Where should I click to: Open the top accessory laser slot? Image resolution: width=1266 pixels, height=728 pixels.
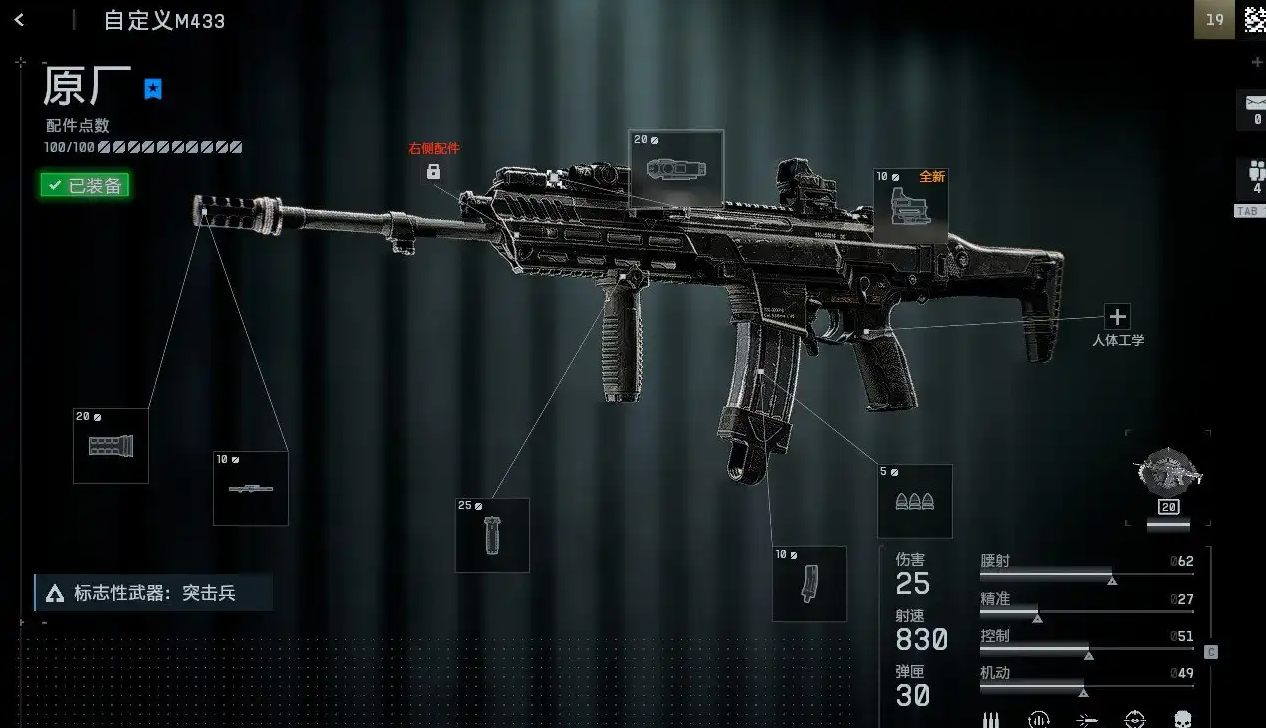(676, 168)
